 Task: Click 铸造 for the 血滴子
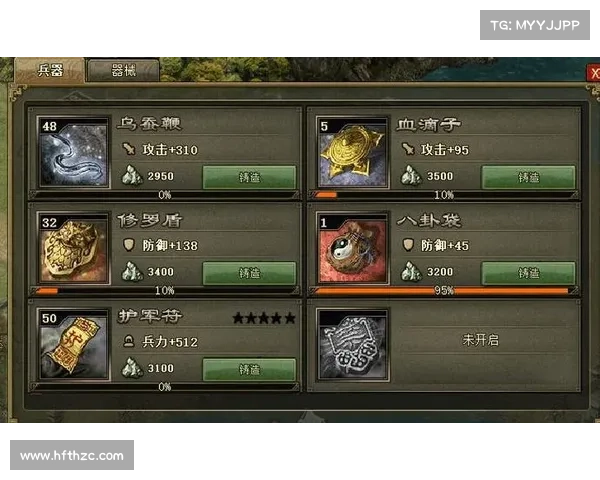click(528, 177)
